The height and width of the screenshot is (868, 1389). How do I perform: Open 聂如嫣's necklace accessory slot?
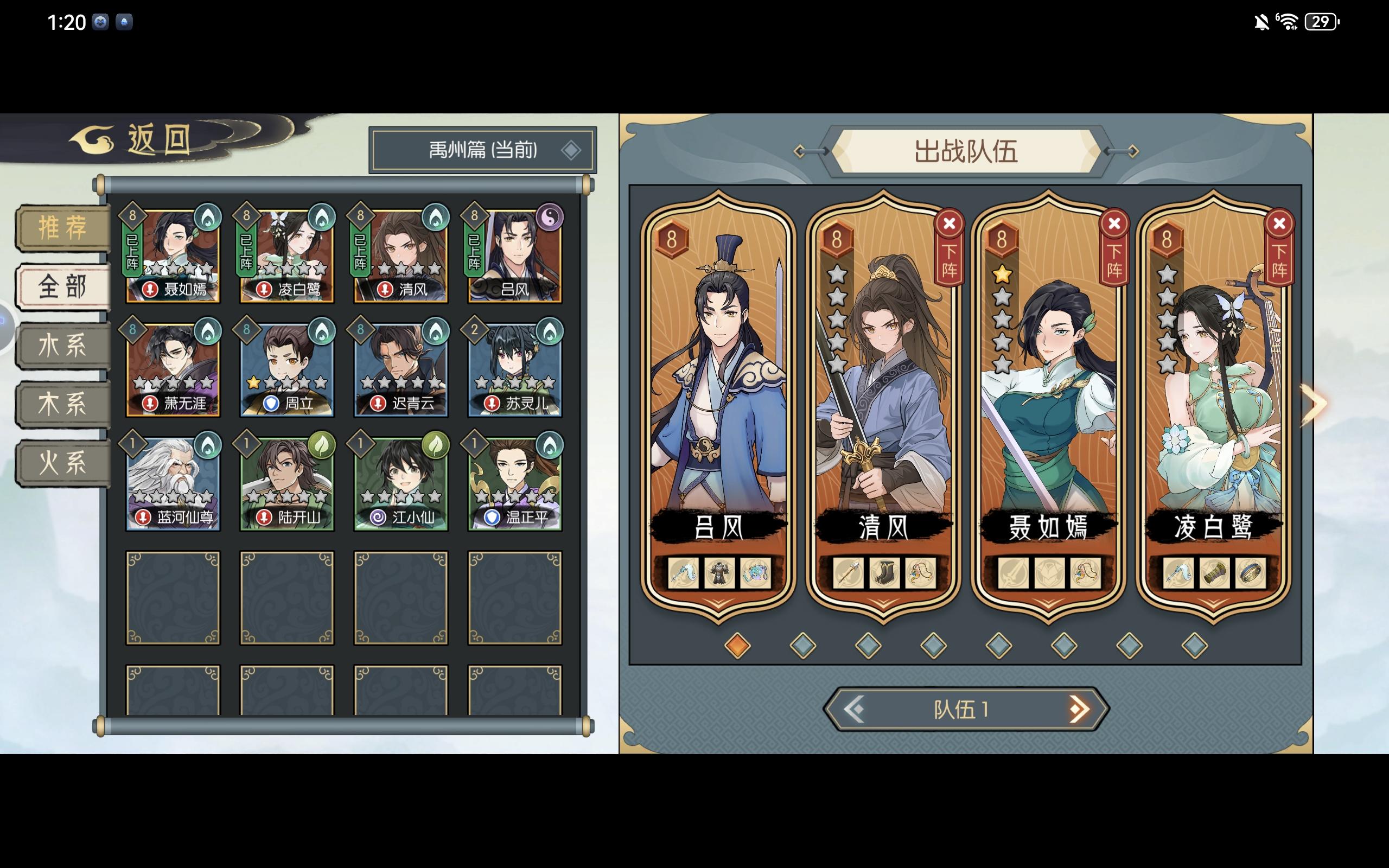(1085, 573)
